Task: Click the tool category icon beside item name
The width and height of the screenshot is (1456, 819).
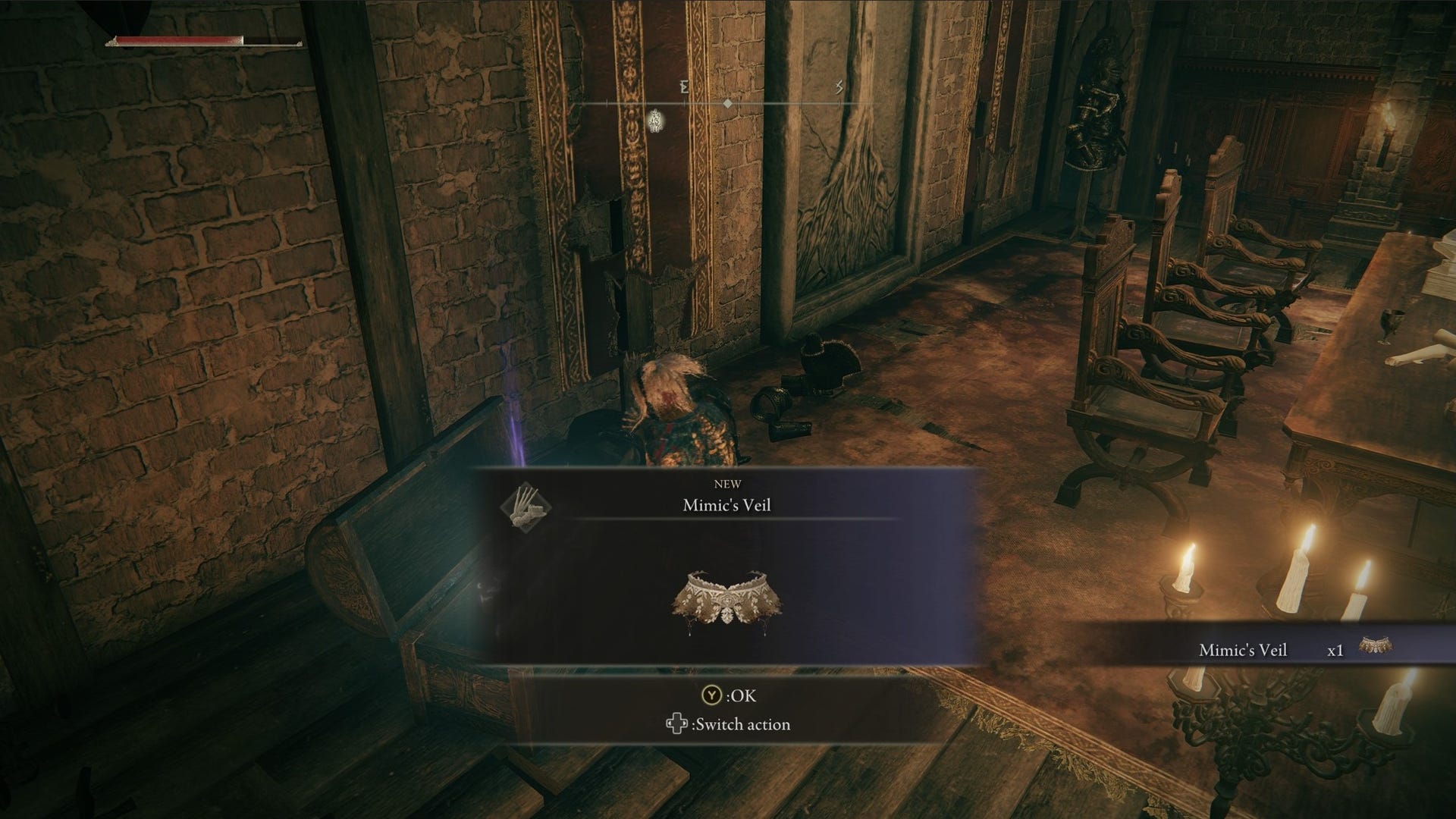Action: [525, 507]
